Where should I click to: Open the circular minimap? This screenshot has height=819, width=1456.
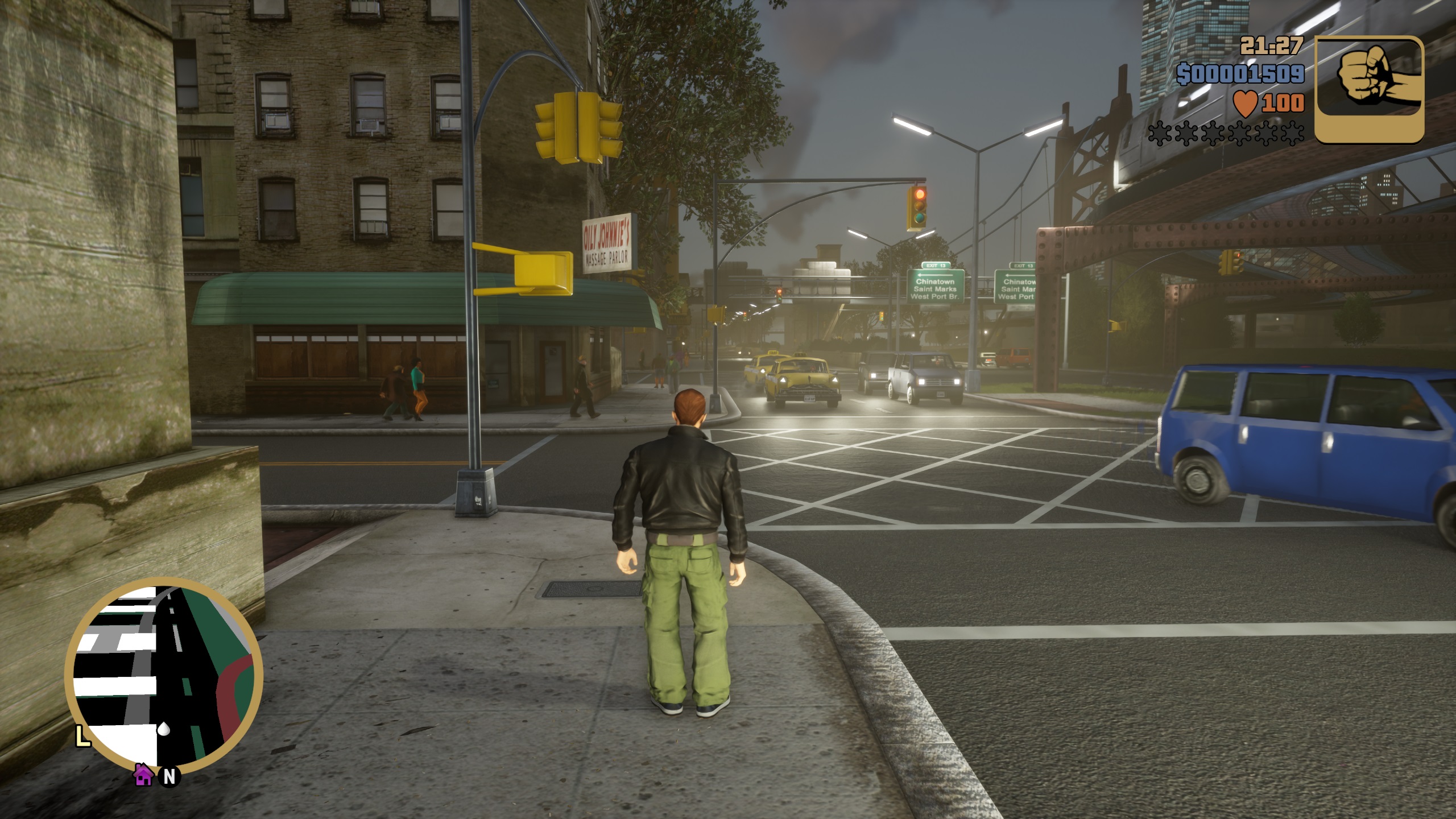click(164, 676)
